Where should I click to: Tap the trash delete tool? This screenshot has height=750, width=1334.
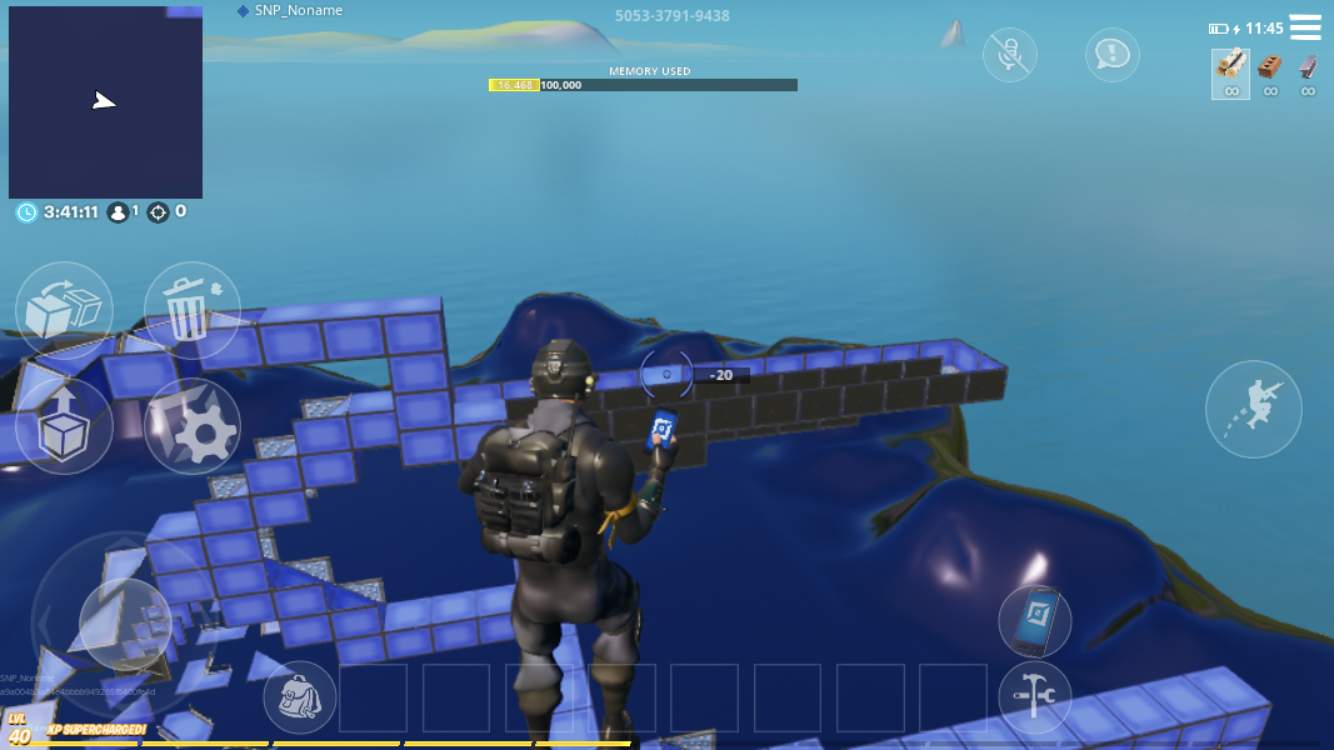point(191,309)
